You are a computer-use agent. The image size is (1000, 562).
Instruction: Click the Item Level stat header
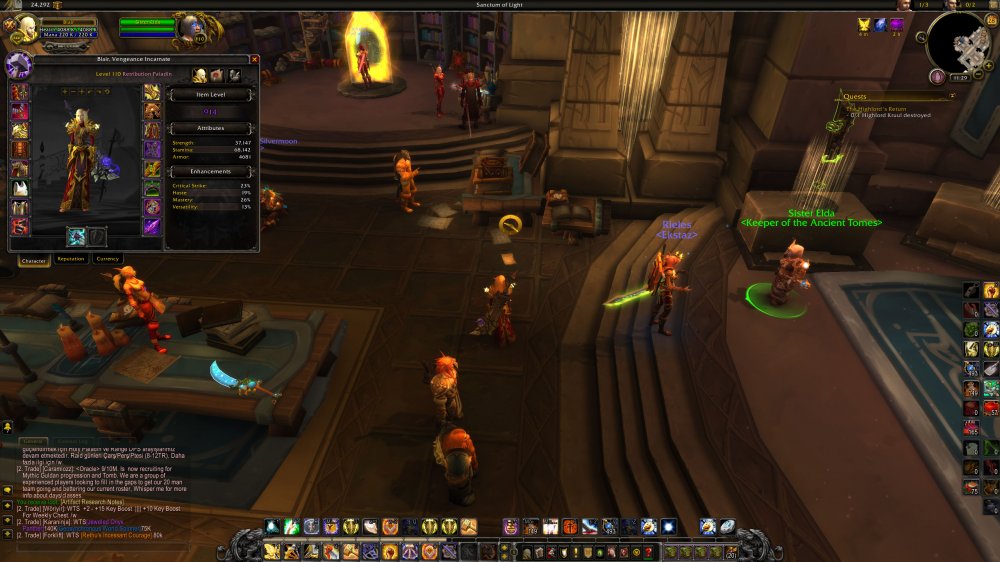(210, 95)
